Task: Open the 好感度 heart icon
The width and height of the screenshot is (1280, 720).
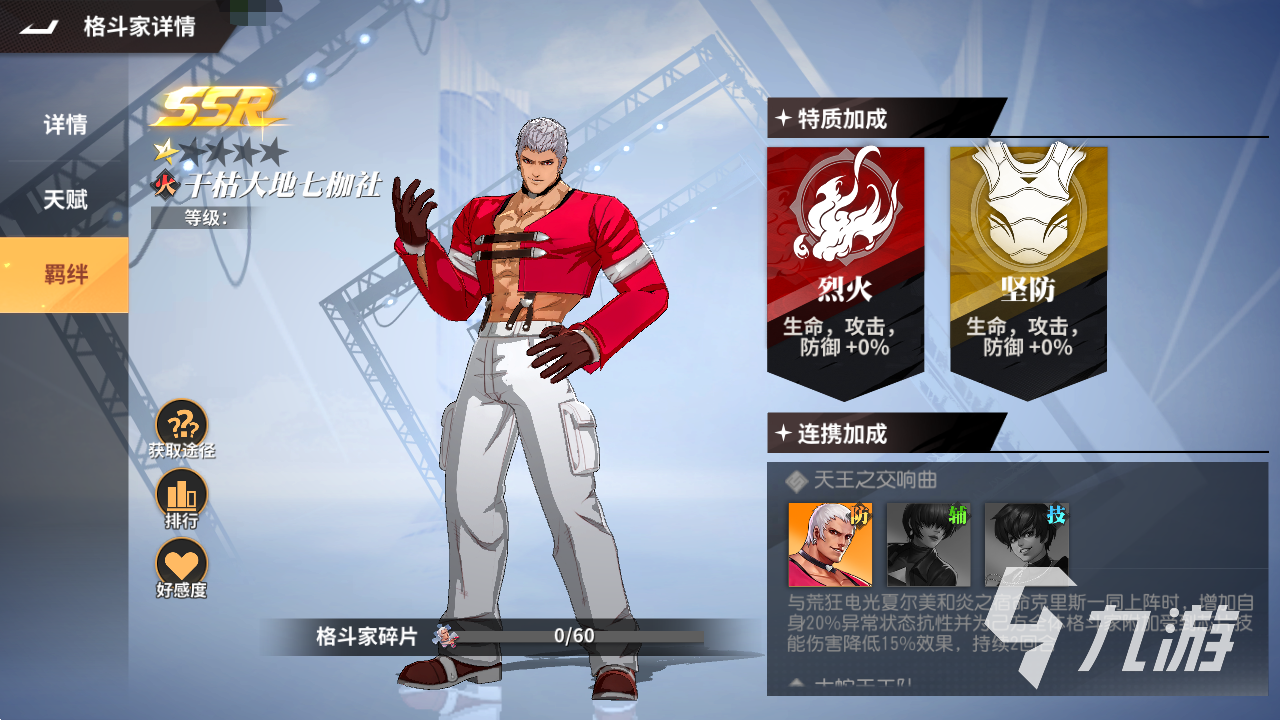Action: pos(182,564)
